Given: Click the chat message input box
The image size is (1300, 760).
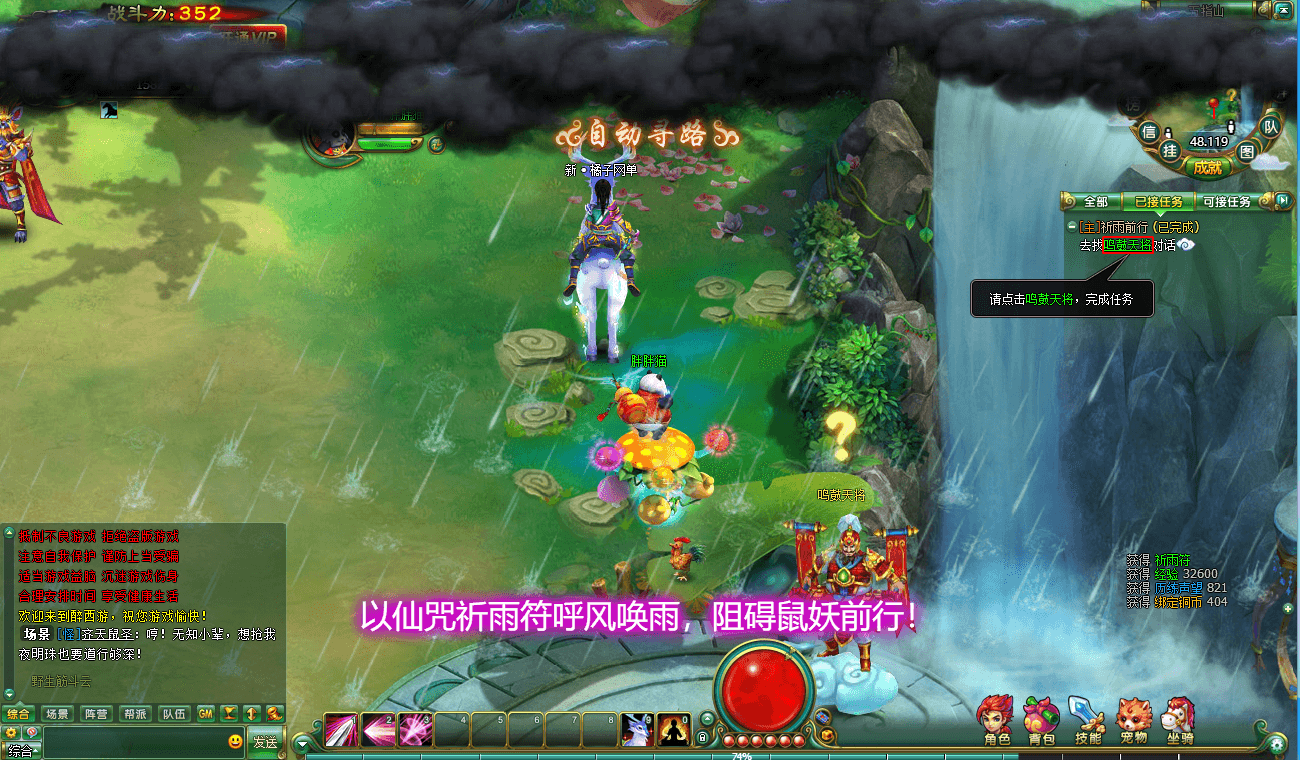Looking at the screenshot, I should [135, 742].
